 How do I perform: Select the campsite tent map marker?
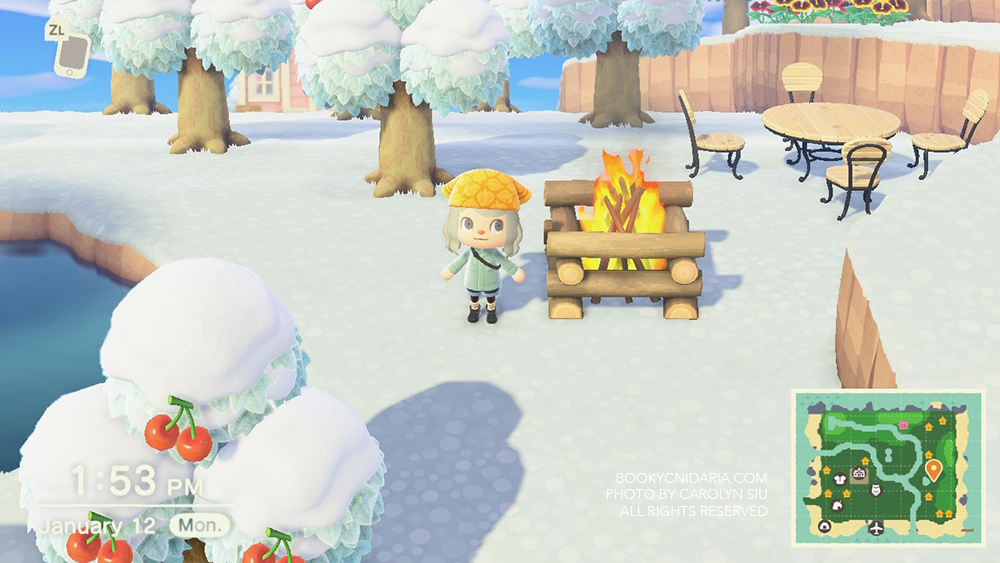[x=825, y=527]
